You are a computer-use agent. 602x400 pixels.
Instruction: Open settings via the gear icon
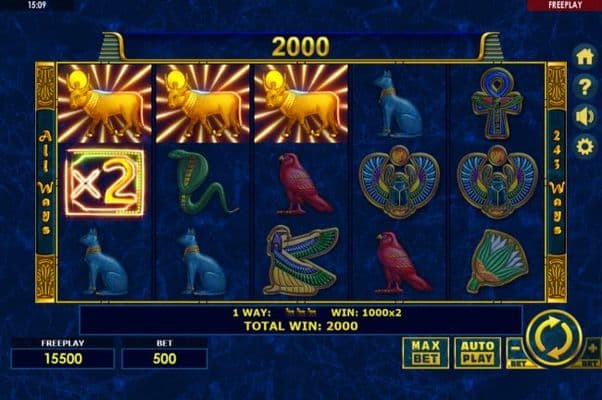585,146
